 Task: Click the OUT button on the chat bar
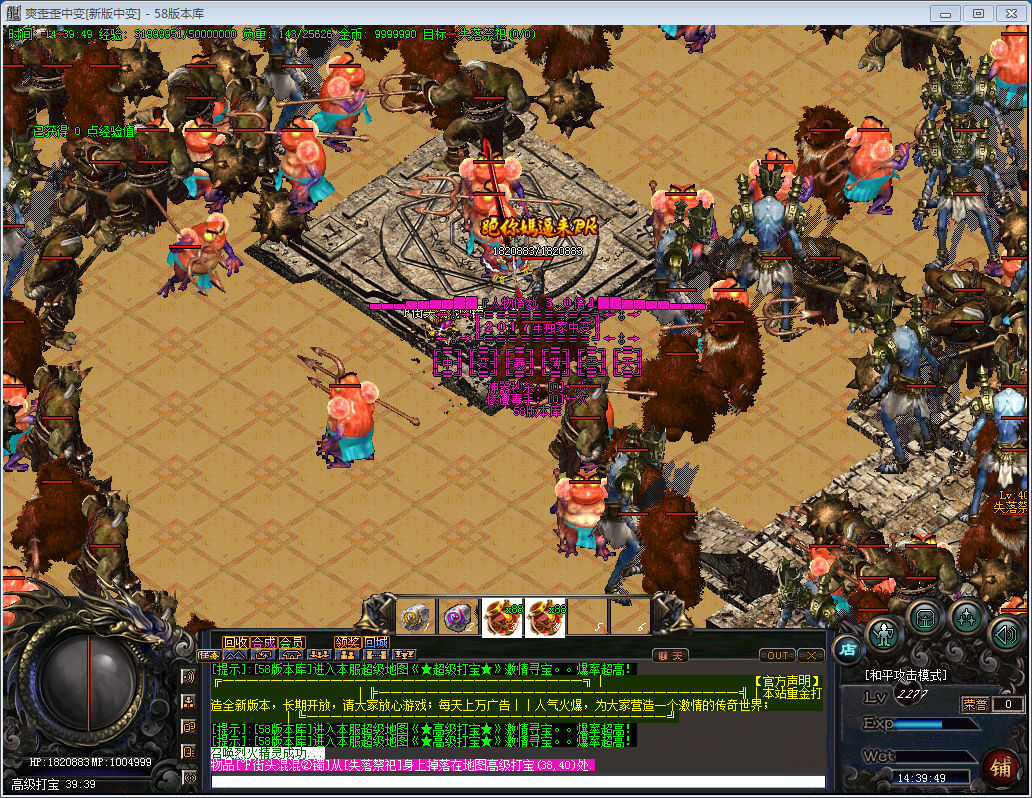pyautogui.click(x=777, y=656)
